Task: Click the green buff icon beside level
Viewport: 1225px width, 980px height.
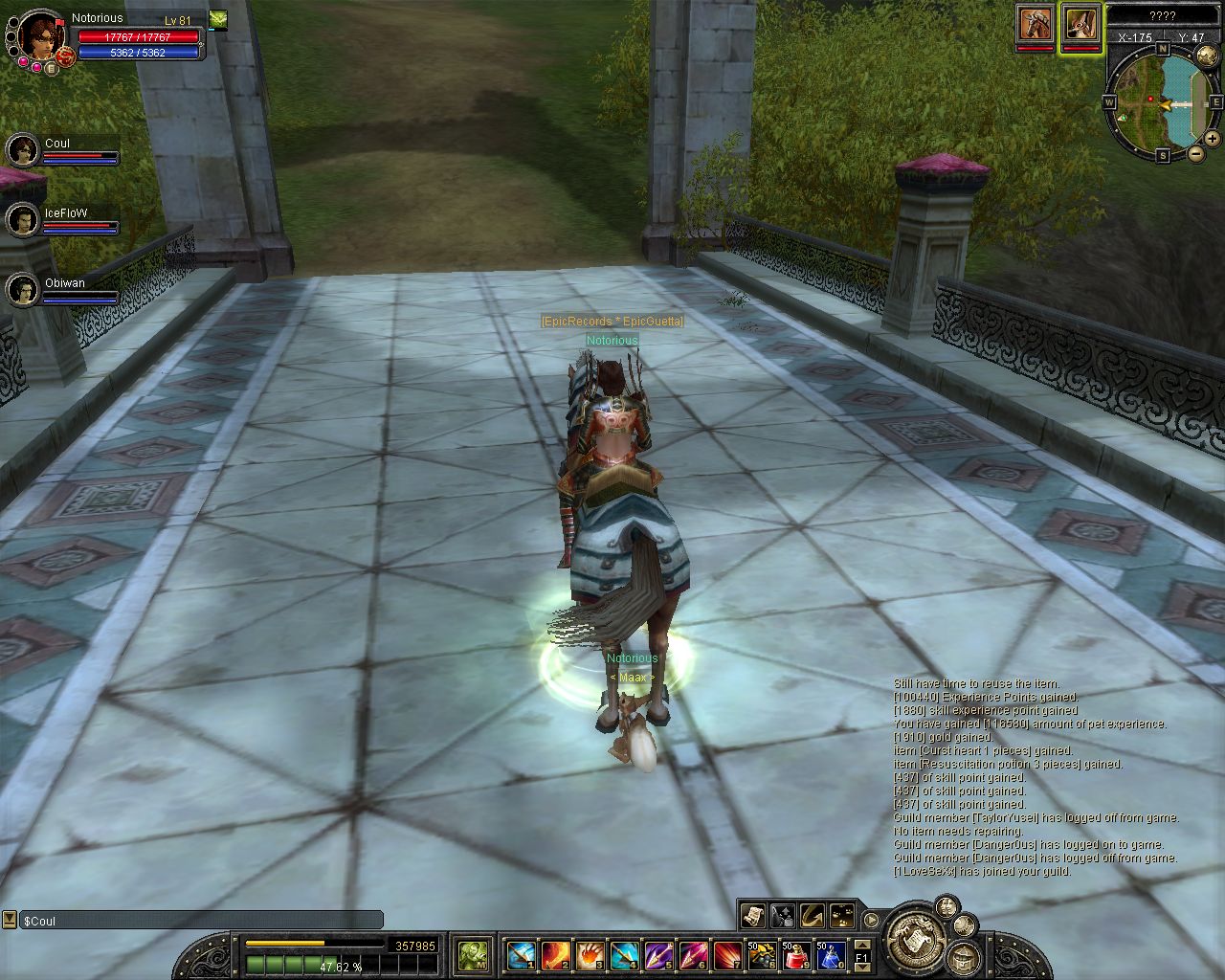Action: click(x=218, y=19)
